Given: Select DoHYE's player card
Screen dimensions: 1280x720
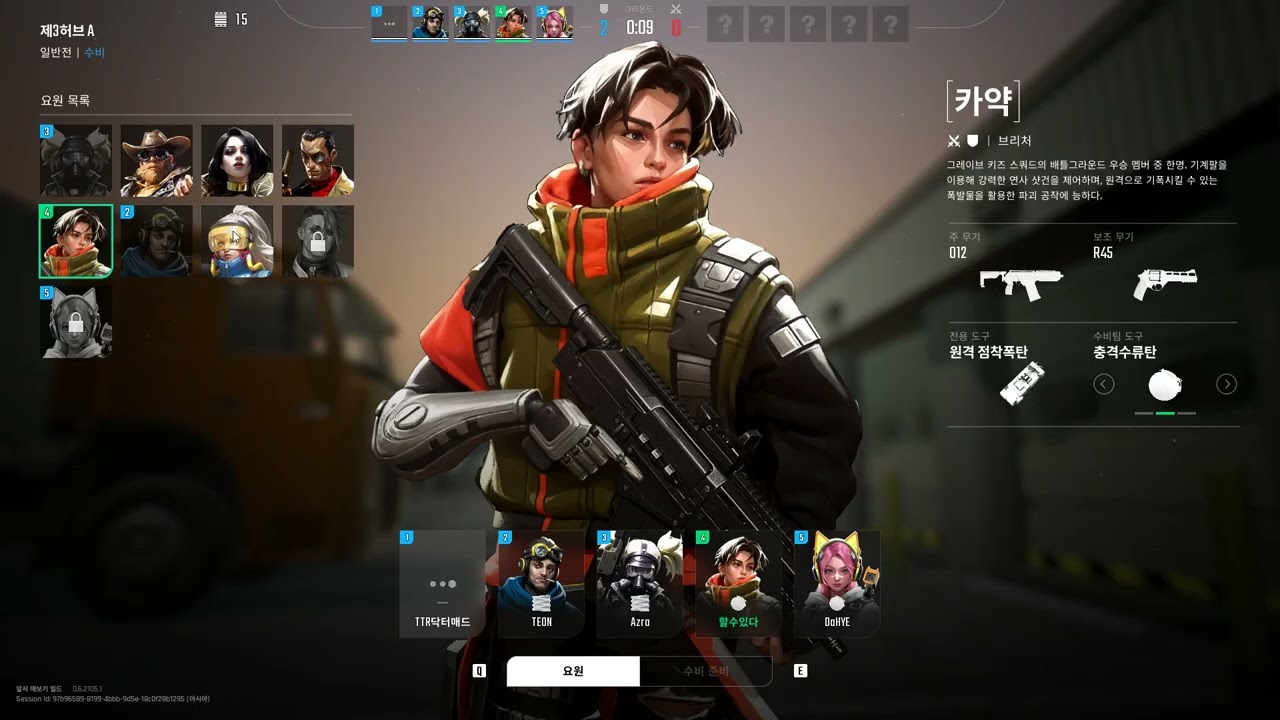Looking at the screenshot, I should click(837, 584).
